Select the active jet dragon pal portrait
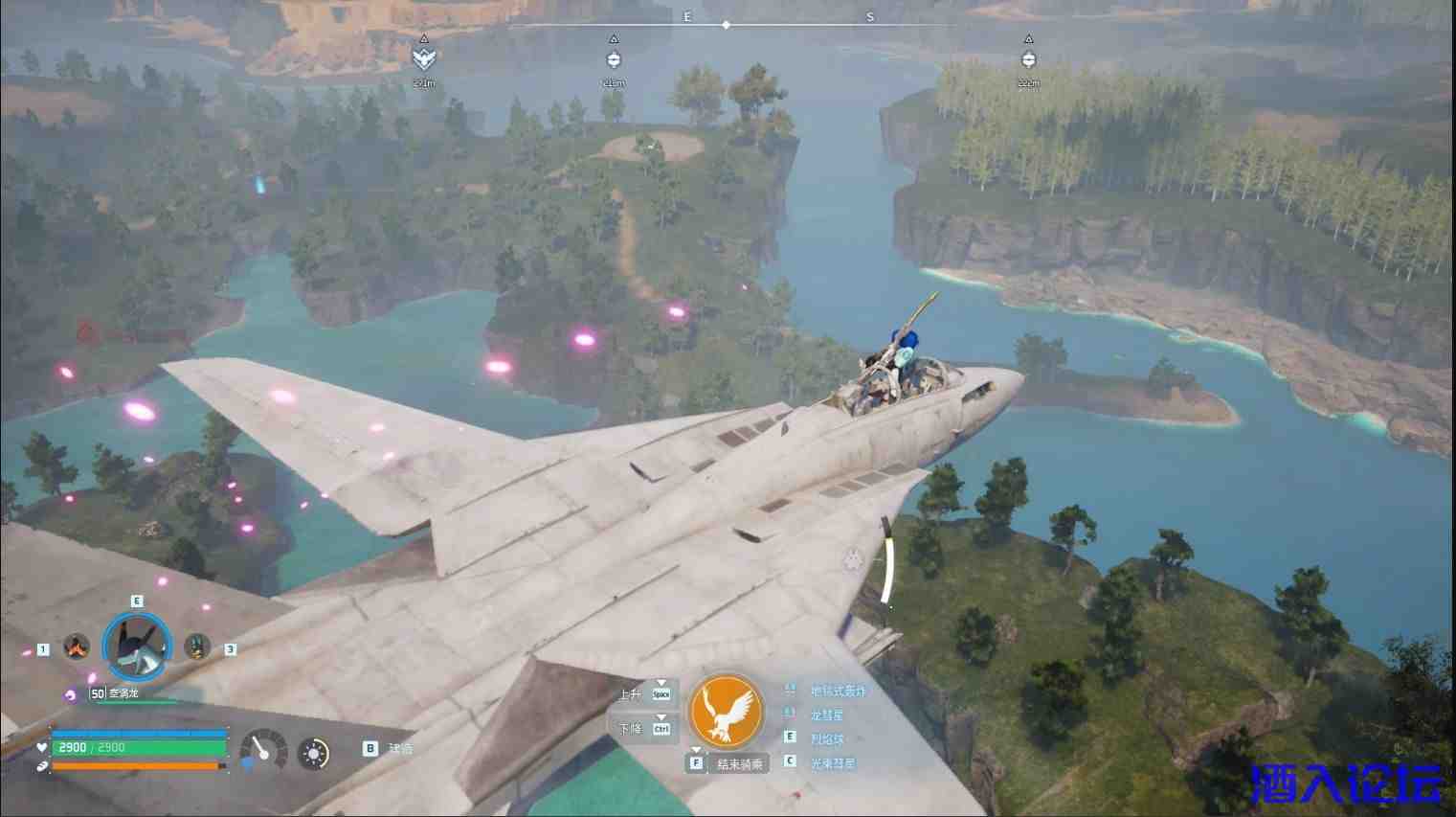Image resolution: width=1456 pixels, height=817 pixels. pos(138,647)
